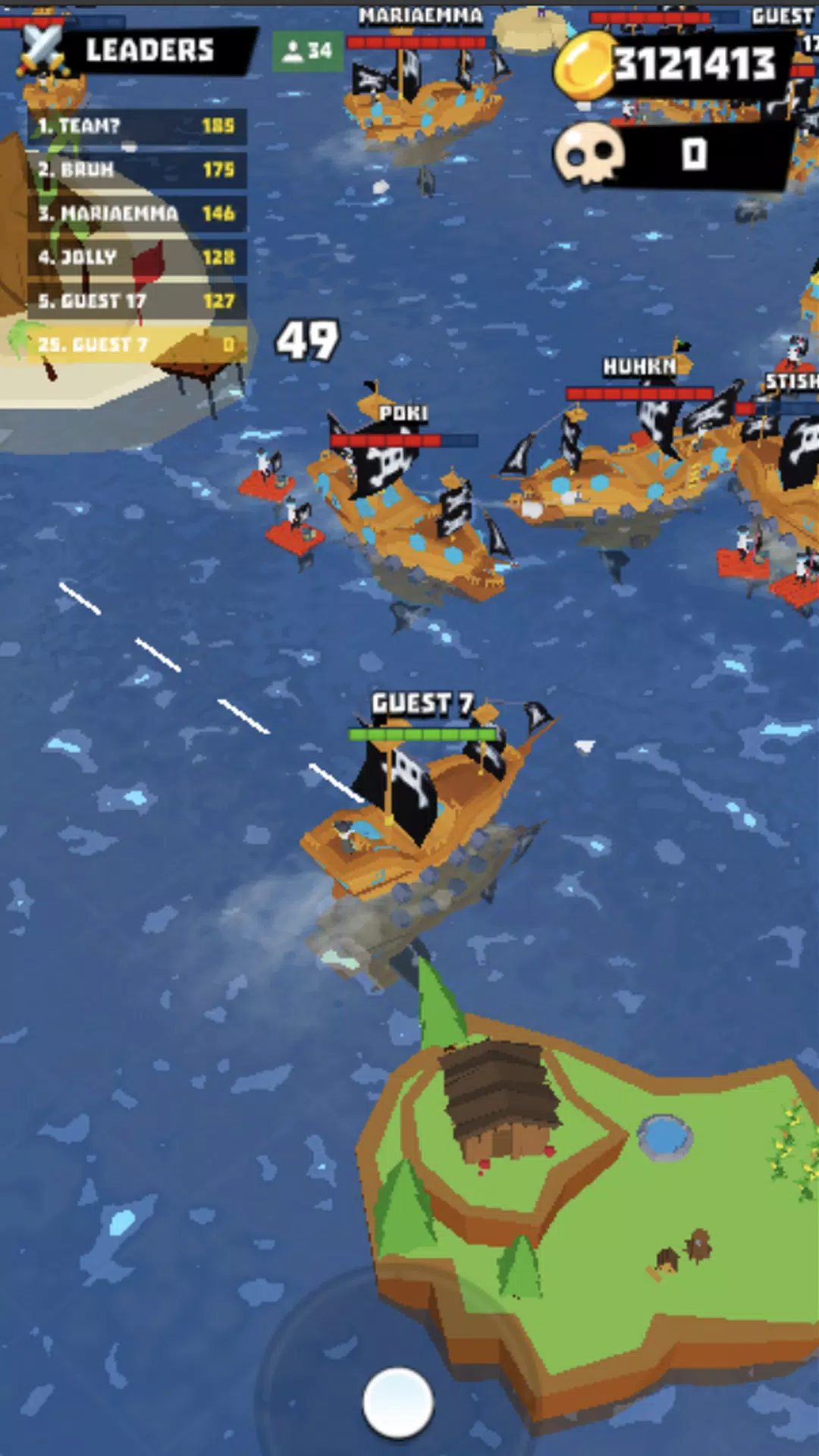819x1456 pixels.
Task: Select JOLLY's row on the leaderboard
Action: (136, 257)
